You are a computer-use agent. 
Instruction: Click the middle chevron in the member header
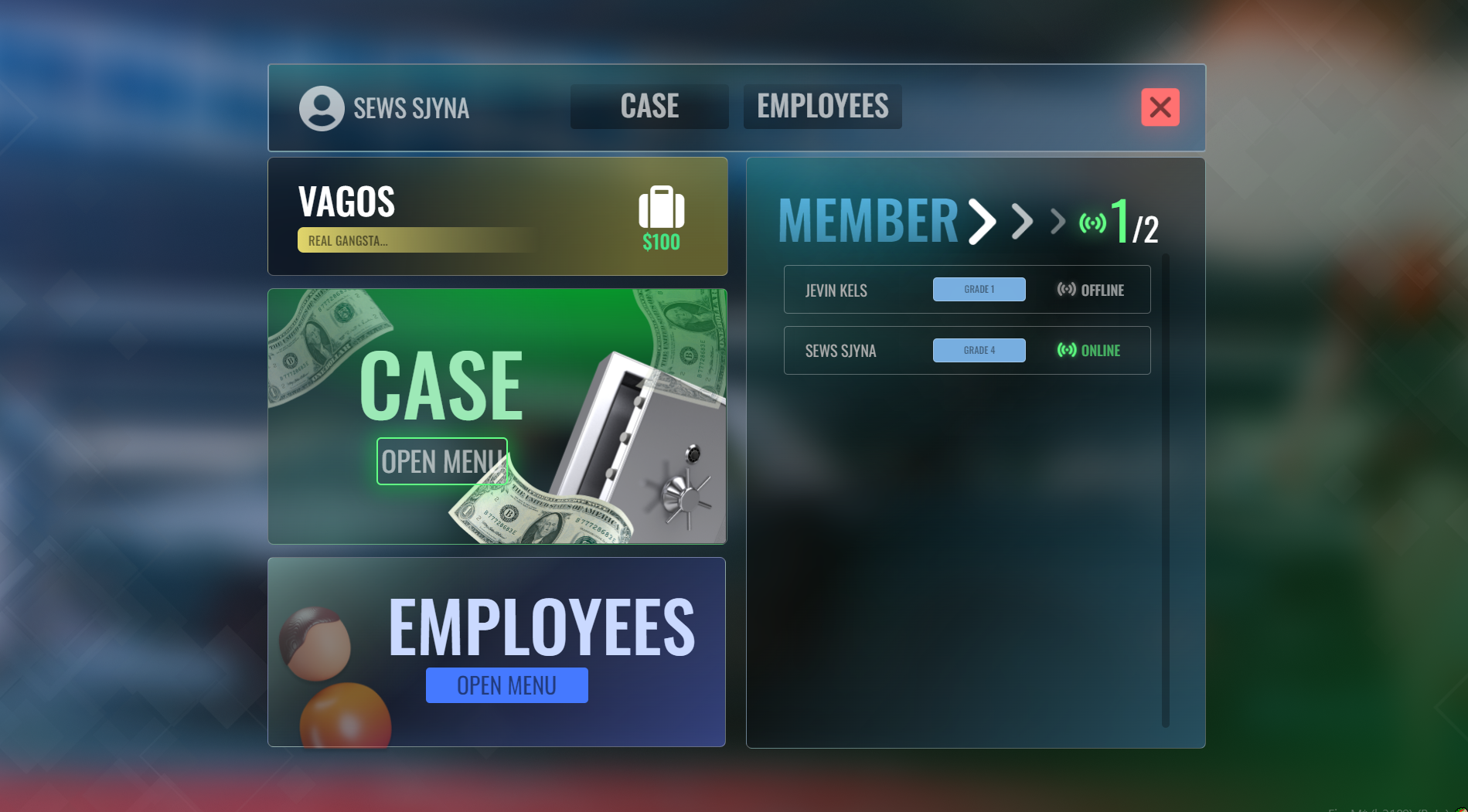pos(1022,222)
